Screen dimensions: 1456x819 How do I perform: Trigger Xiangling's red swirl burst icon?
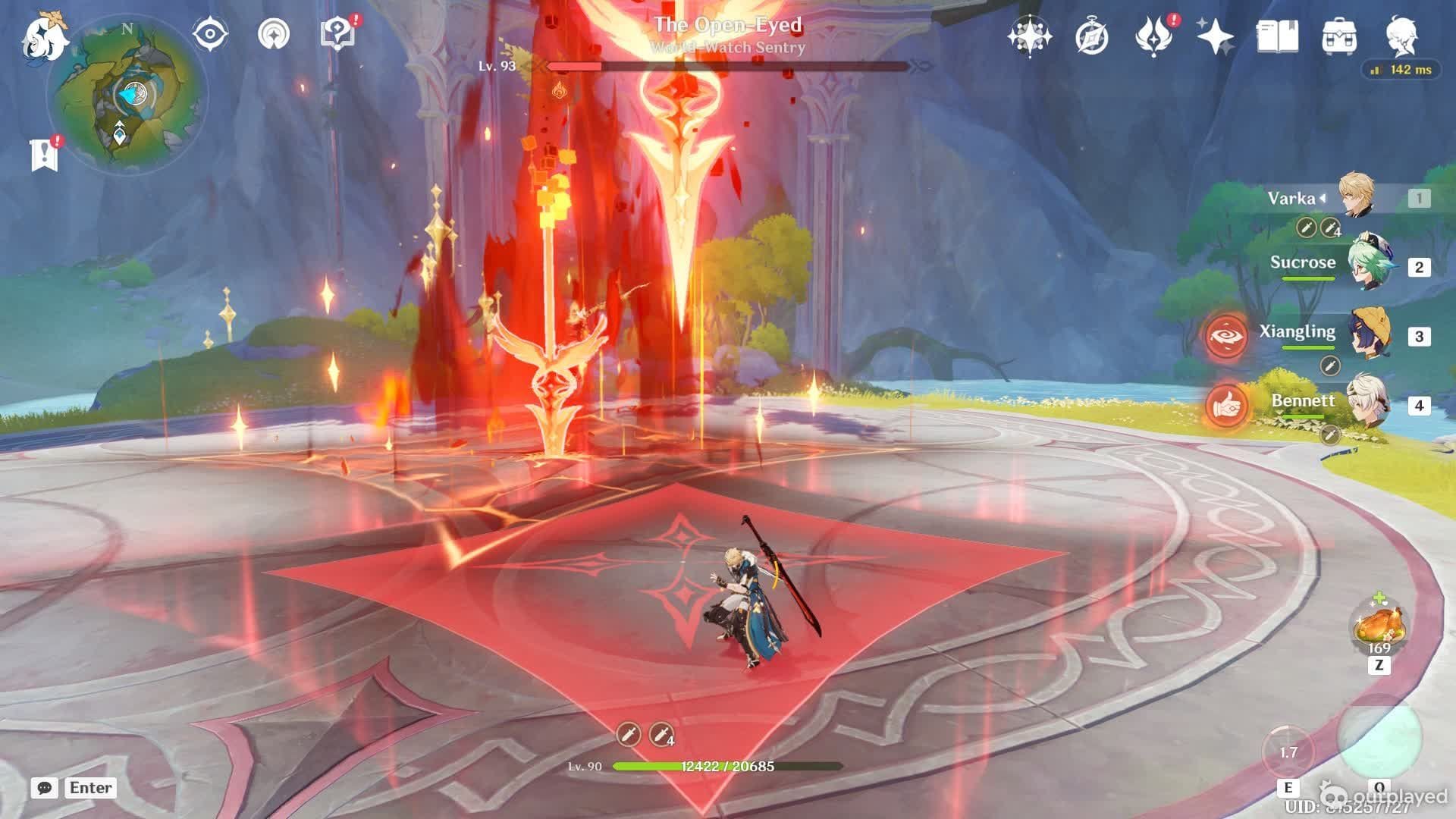(x=1226, y=336)
